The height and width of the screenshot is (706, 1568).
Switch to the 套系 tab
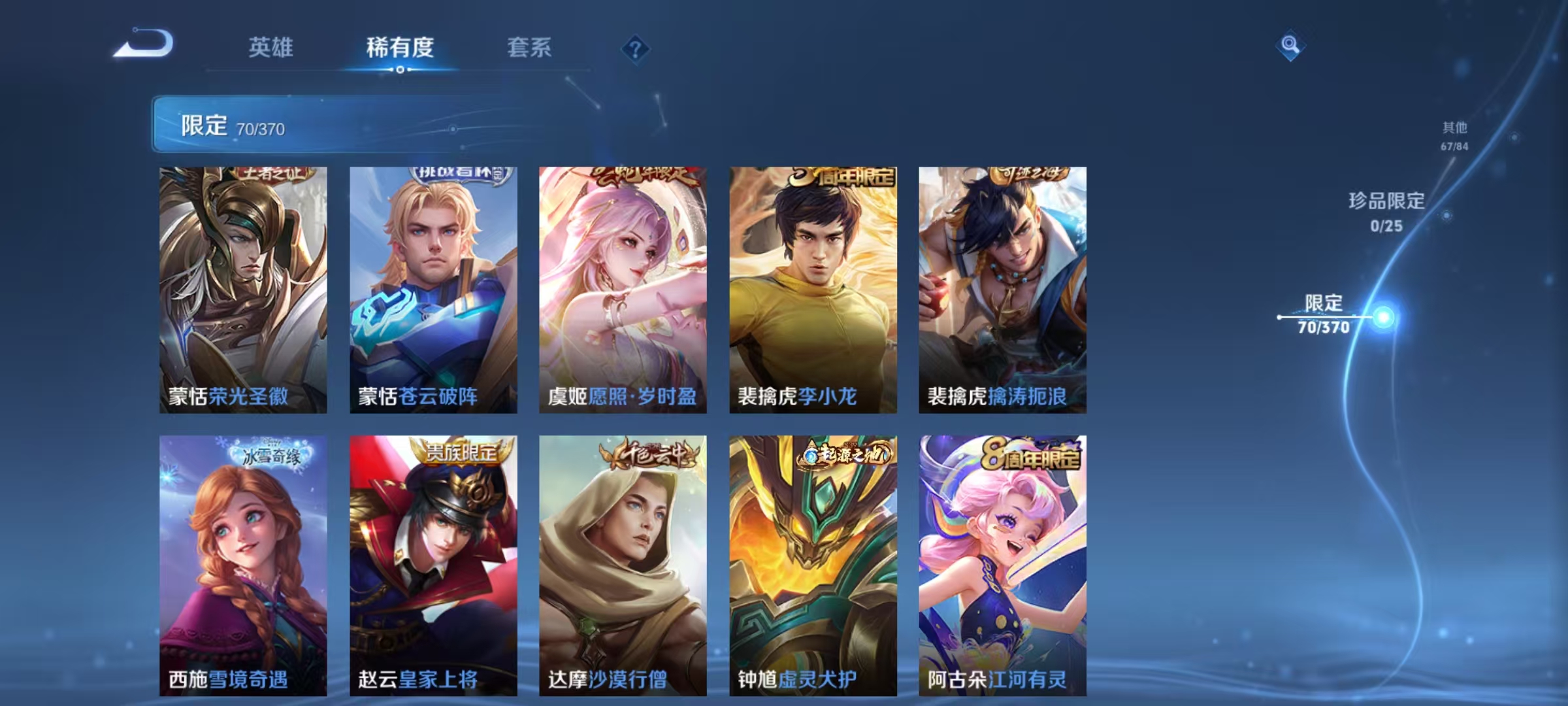pyautogui.click(x=529, y=48)
